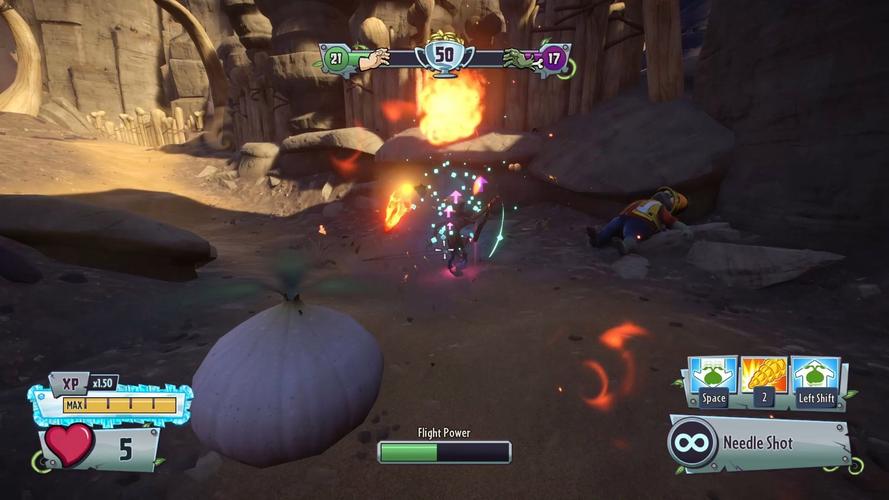Trigger the Corn Strike ability
889x500 pixels.
point(765,375)
